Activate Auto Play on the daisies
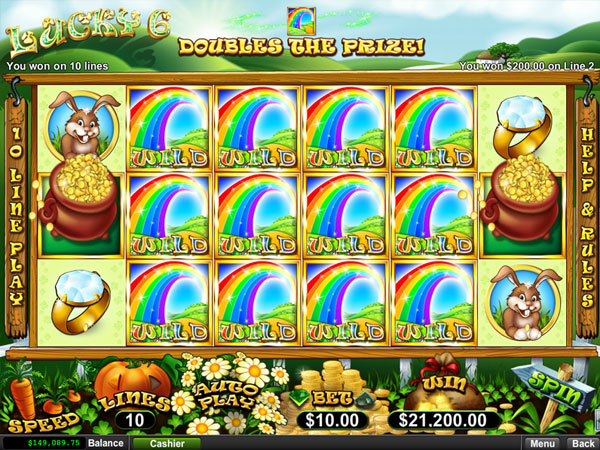 [x=220, y=391]
